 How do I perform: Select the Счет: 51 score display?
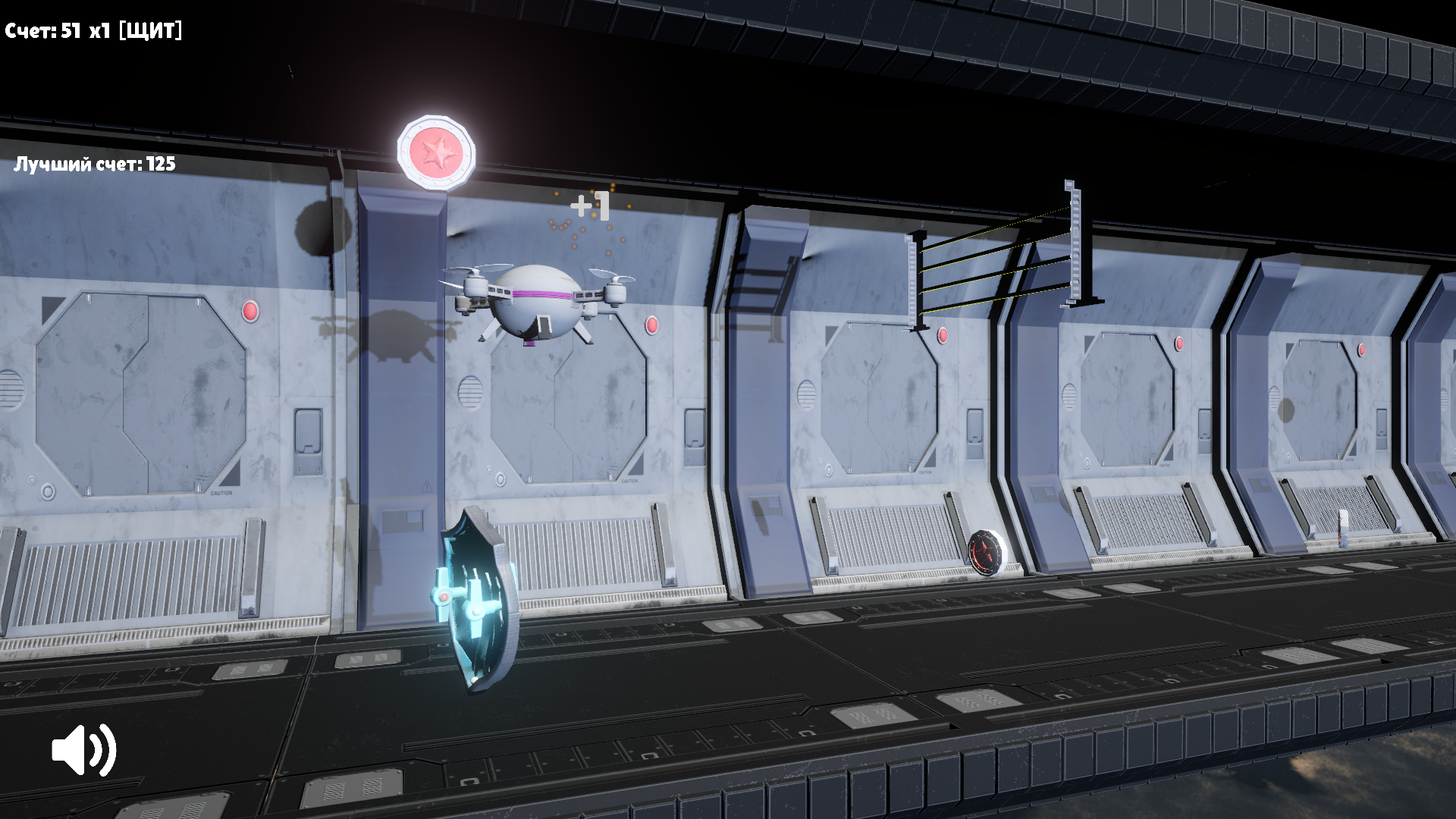(x=42, y=30)
